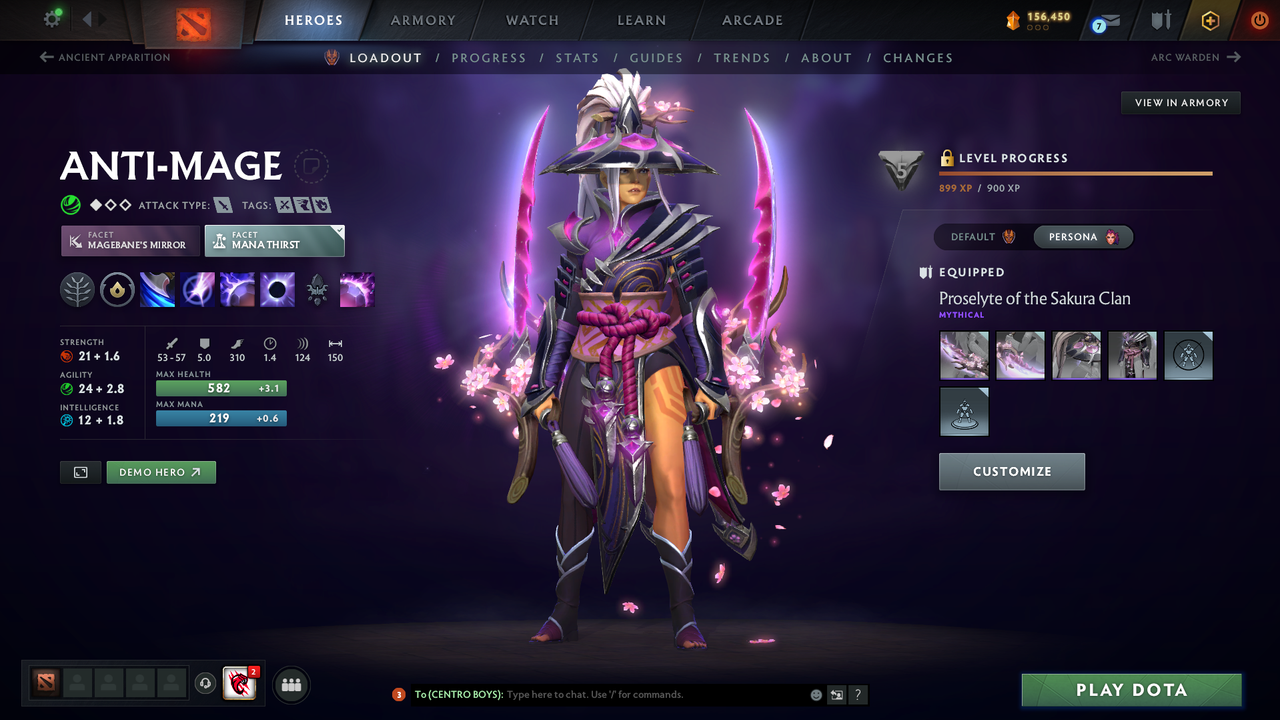Viewport: 1280px width, 720px height.
Task: Click the voice chat headset icon
Action: [x=208, y=683]
